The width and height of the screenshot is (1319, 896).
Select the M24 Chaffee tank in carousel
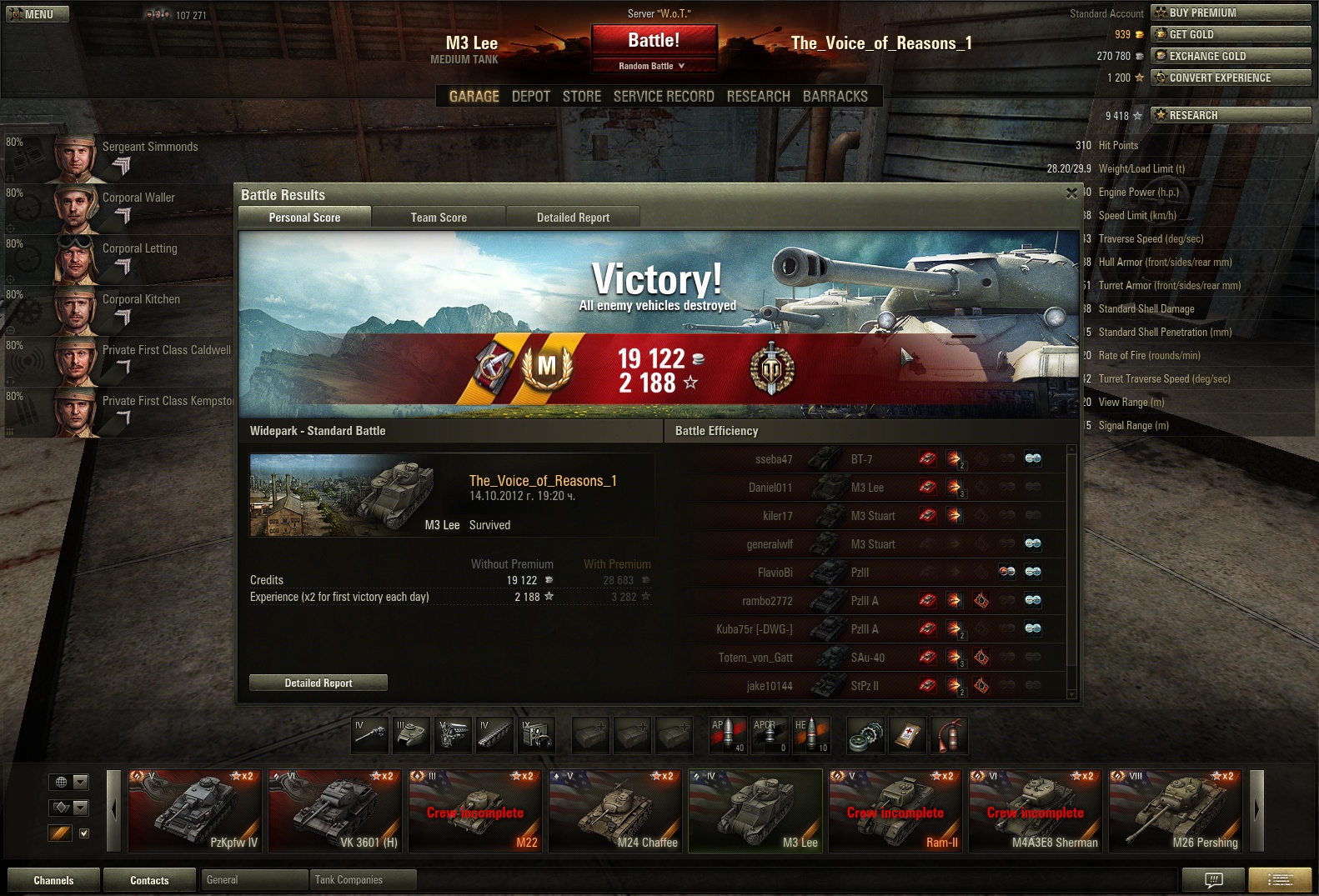614,811
